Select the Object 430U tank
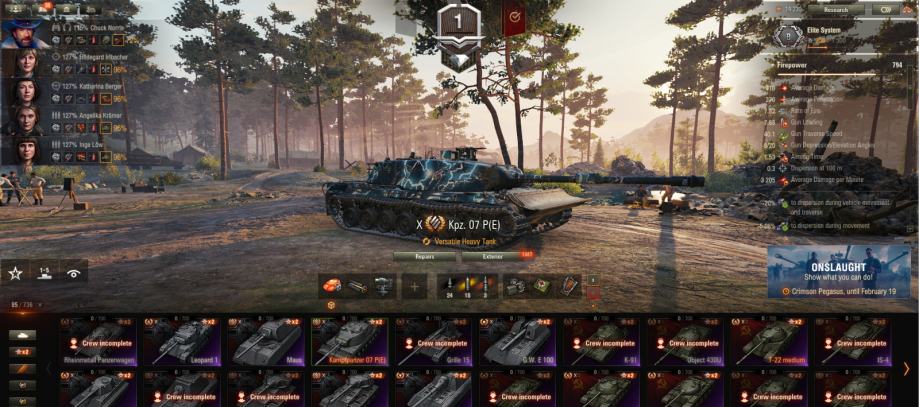The width and height of the screenshot is (919, 407). pyautogui.click(x=687, y=341)
